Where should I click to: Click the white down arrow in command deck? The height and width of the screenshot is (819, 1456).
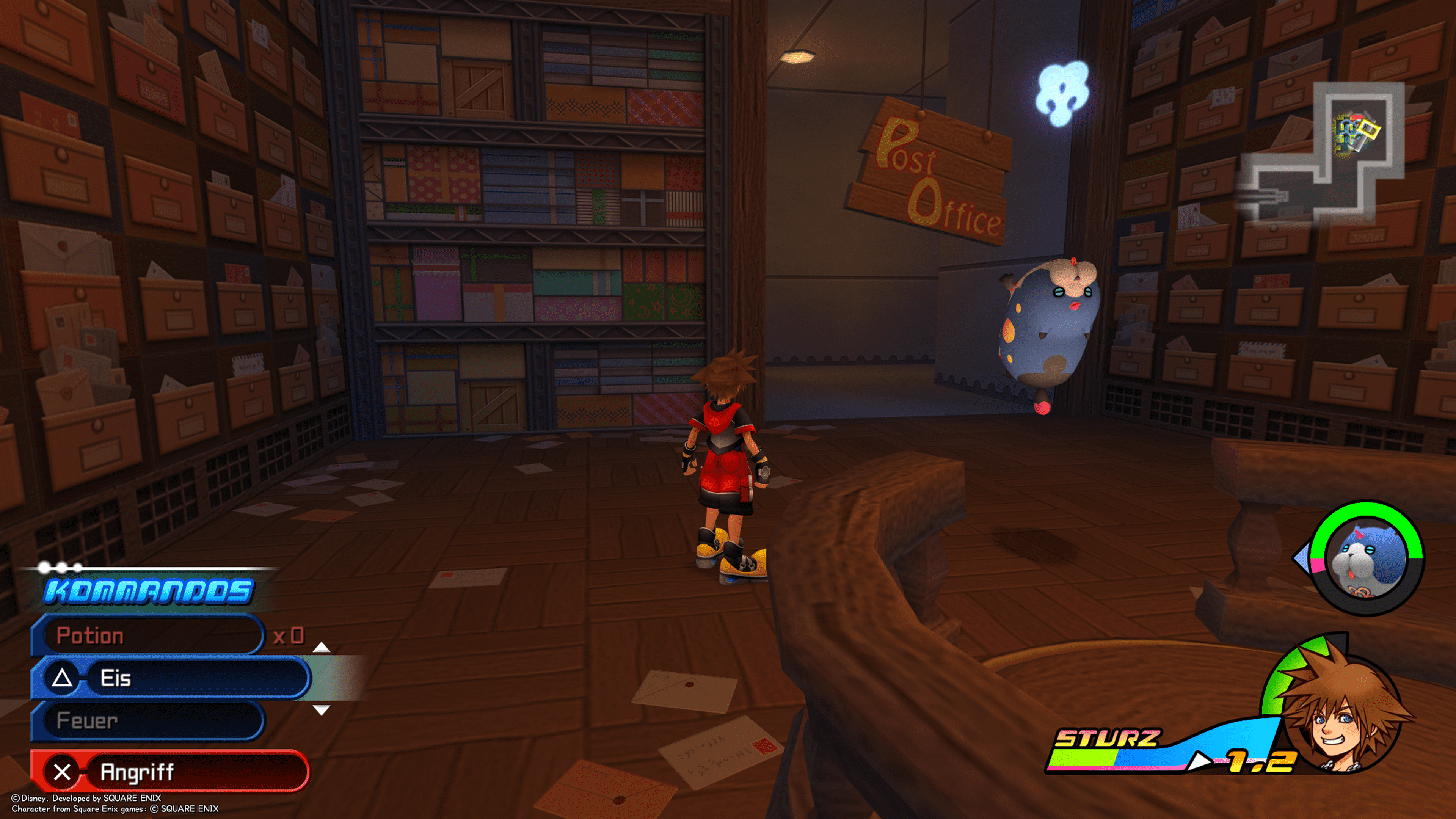click(321, 711)
